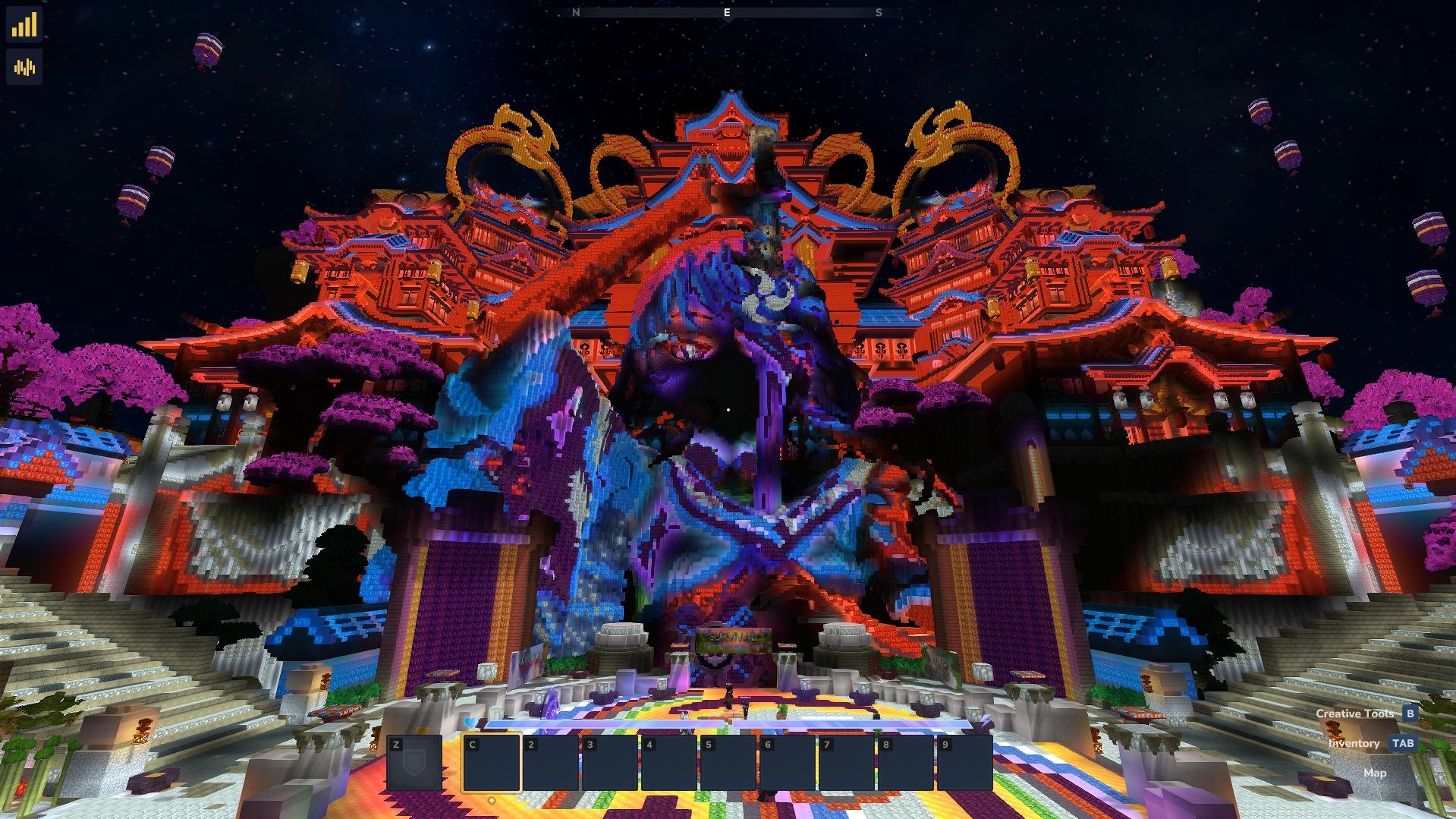The image size is (1456, 819).
Task: Click the E heading on the compass bar
Action: (726, 13)
